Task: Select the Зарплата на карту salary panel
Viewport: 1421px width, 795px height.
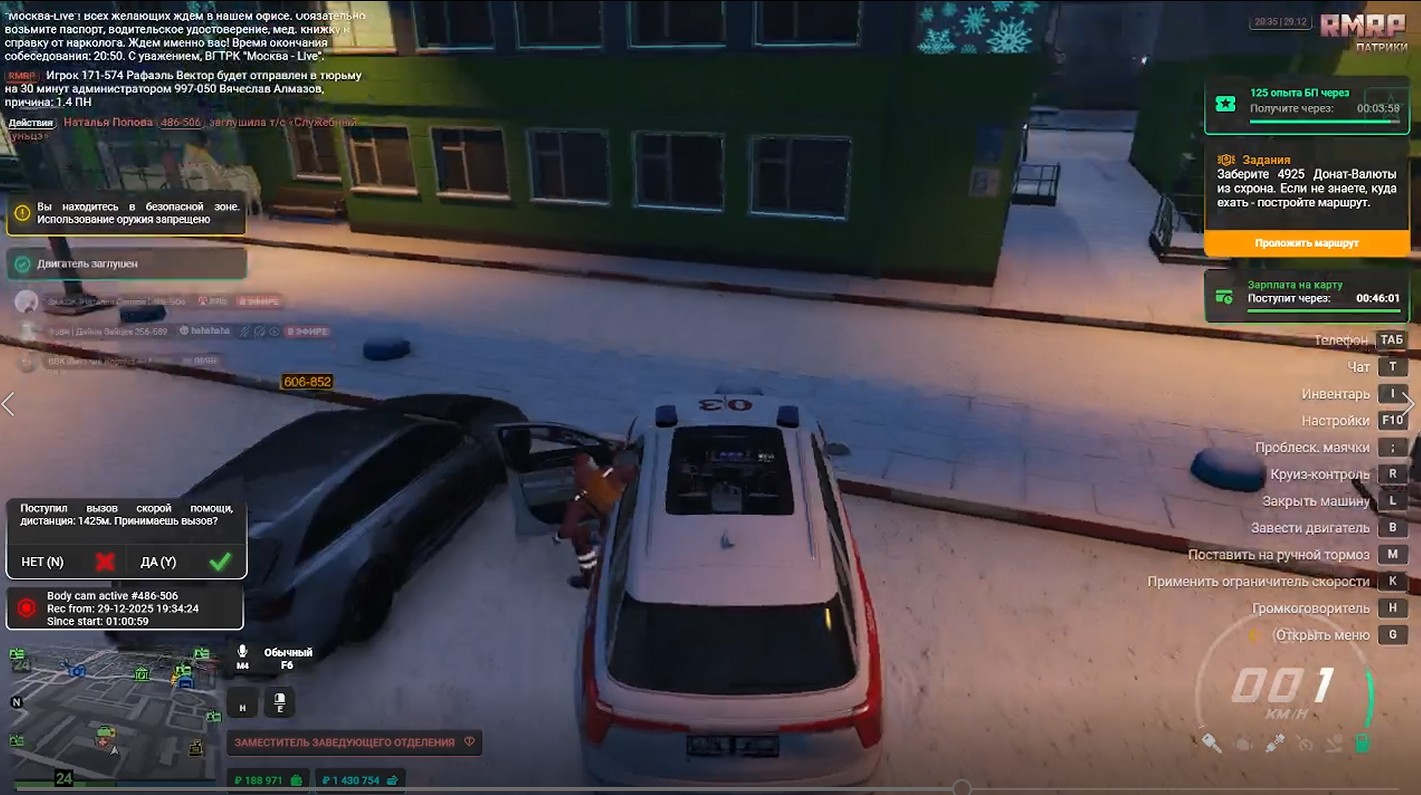Action: tap(1306, 296)
